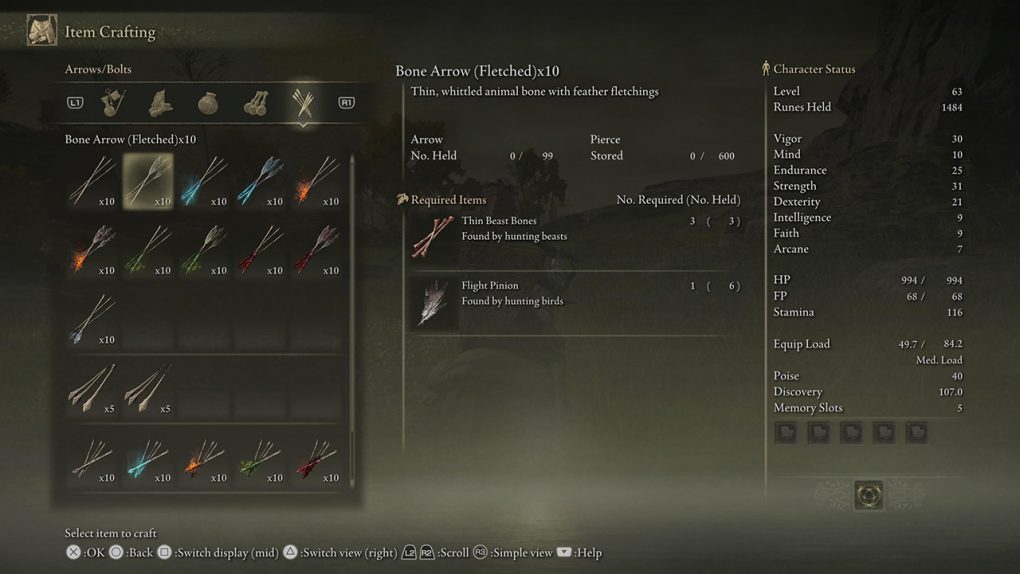Switch to the Arrows/Bolts crossed-arrows tab

click(301, 102)
